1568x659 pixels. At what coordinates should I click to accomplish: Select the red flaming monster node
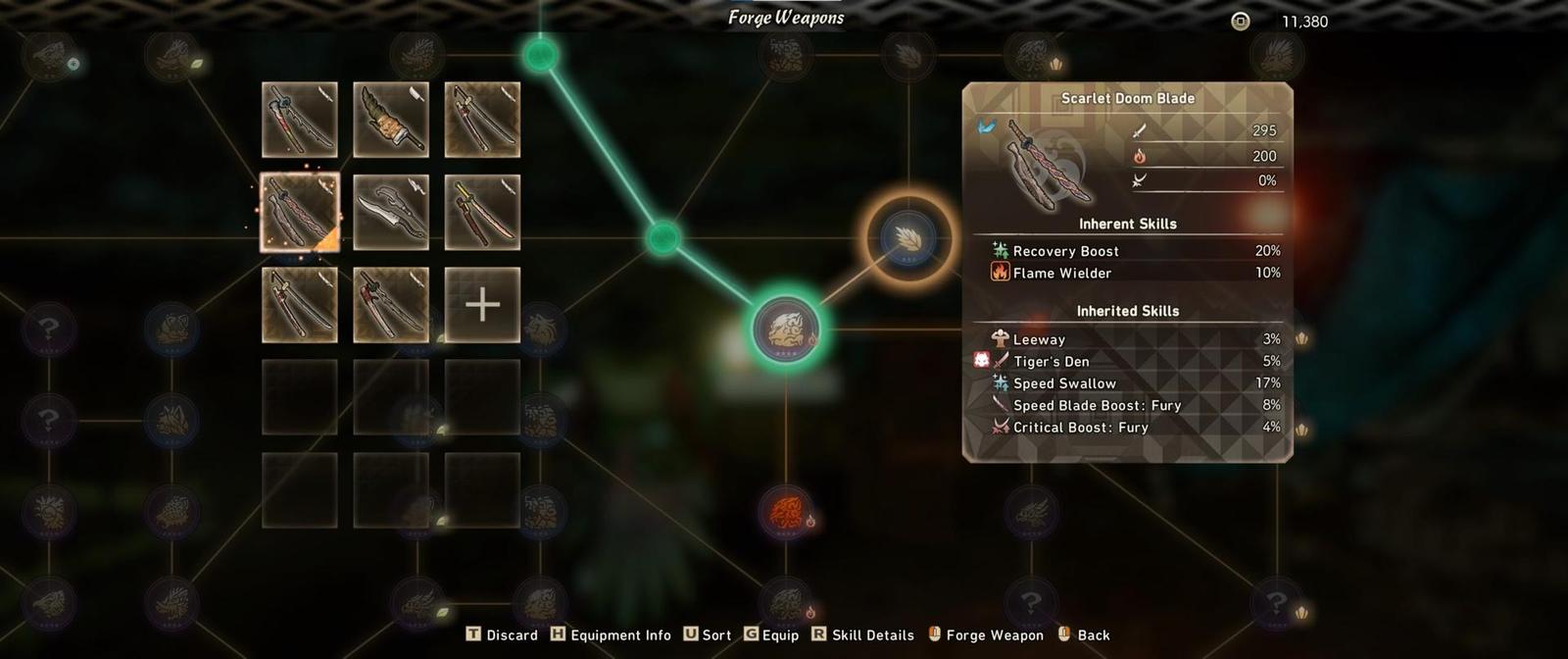click(786, 511)
